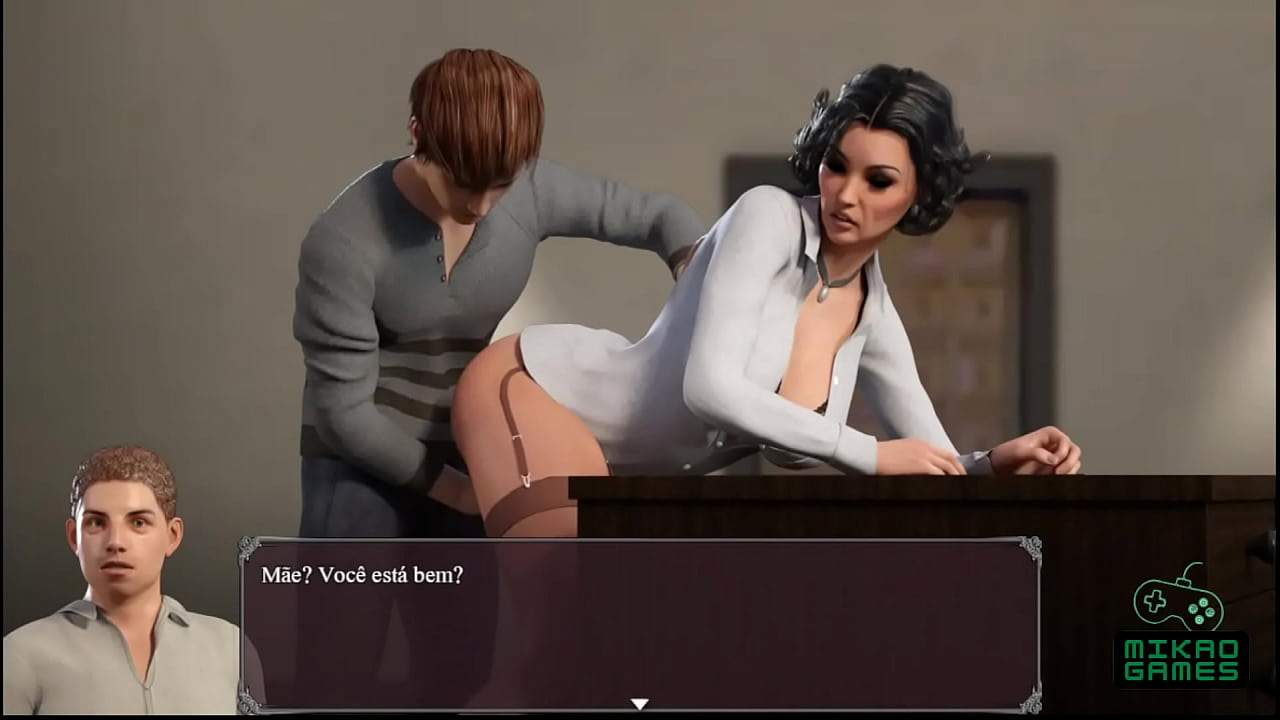Click the gamepad cable connector on logo
Viewport: 1280px width, 720px height.
pos(1184,581)
